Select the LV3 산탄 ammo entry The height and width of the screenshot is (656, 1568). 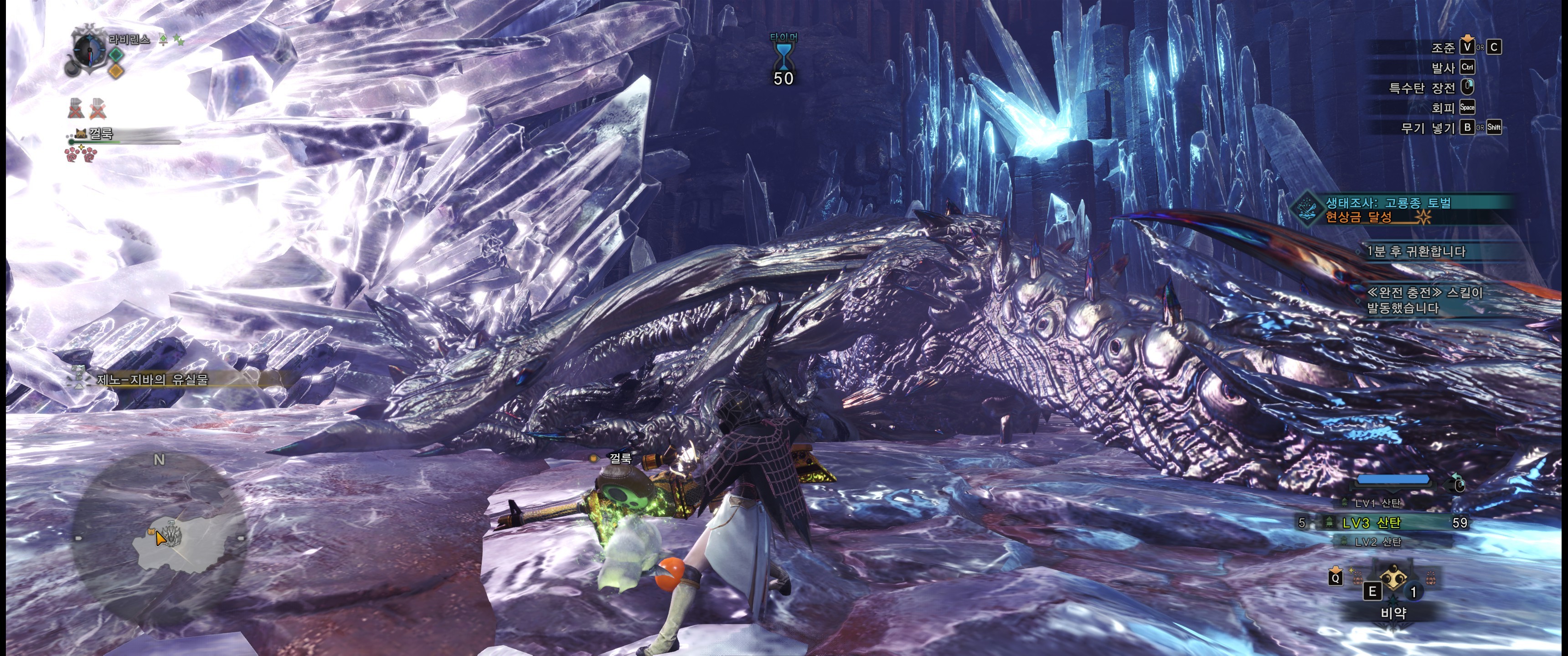[1371, 522]
